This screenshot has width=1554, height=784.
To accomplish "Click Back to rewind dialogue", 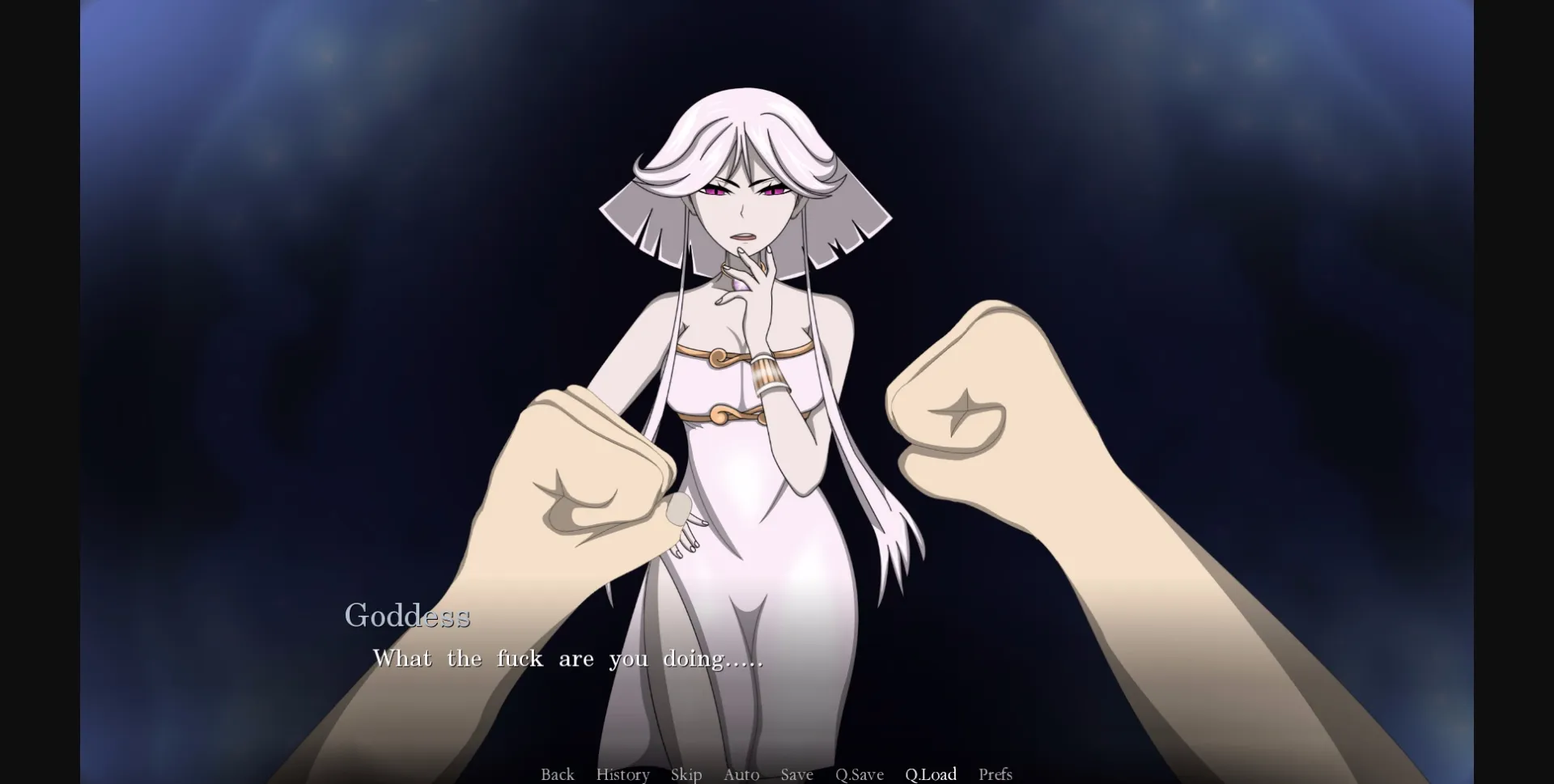I will pyautogui.click(x=557, y=774).
